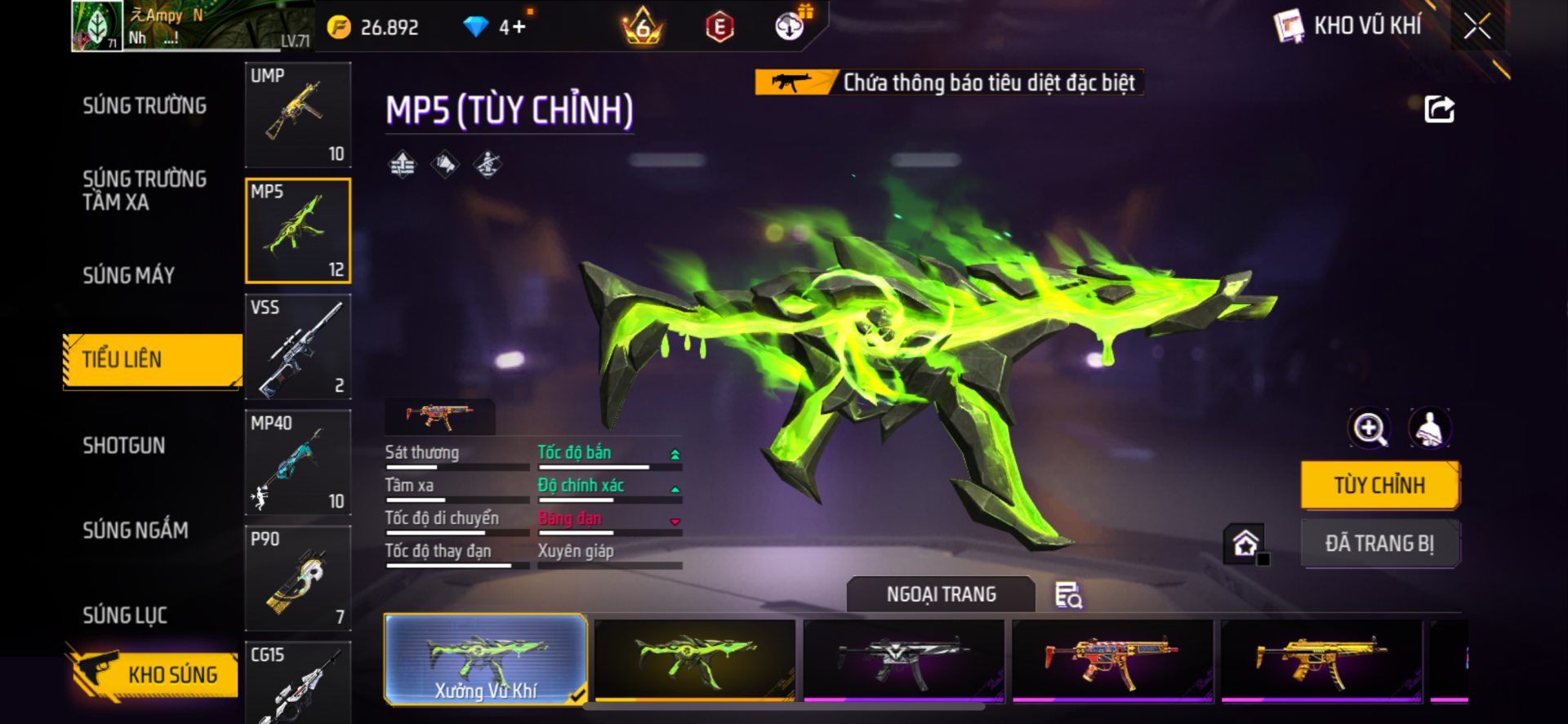Open the TÙY CHỈNH customize button
This screenshot has width=1568, height=724.
click(1379, 485)
